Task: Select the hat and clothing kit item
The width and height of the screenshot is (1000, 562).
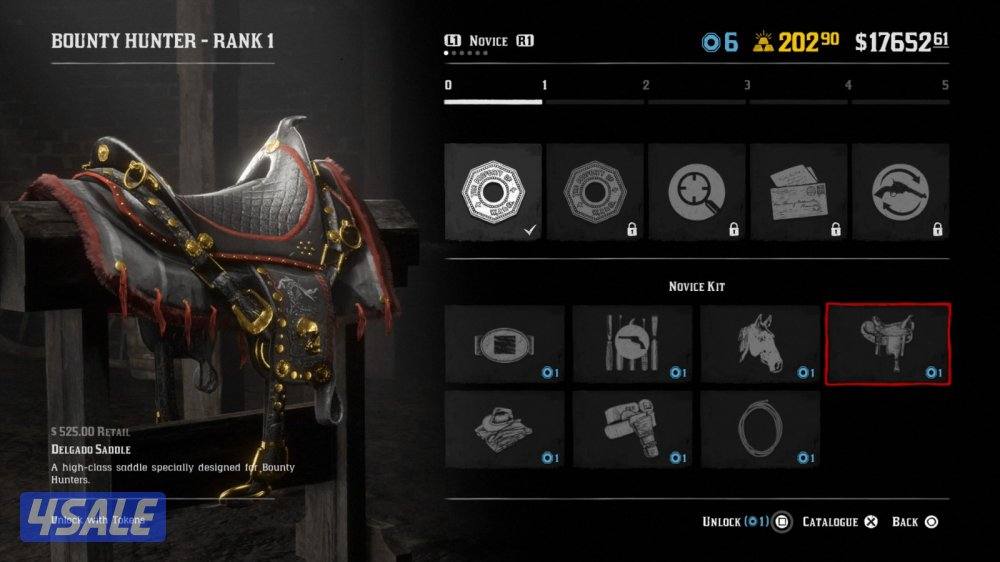Action: point(504,430)
